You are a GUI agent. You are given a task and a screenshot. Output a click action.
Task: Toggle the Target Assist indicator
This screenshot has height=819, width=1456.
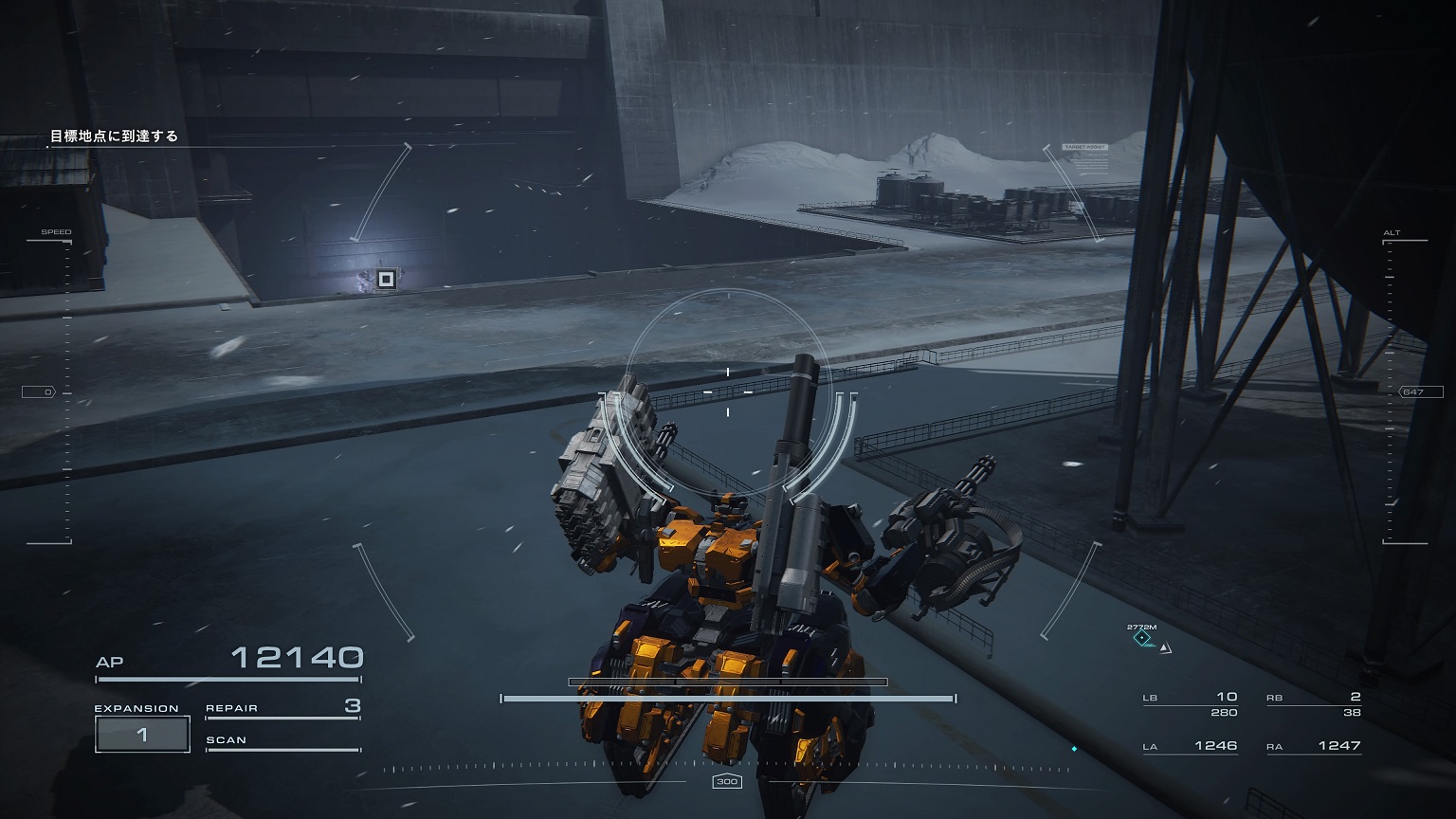(x=1084, y=148)
